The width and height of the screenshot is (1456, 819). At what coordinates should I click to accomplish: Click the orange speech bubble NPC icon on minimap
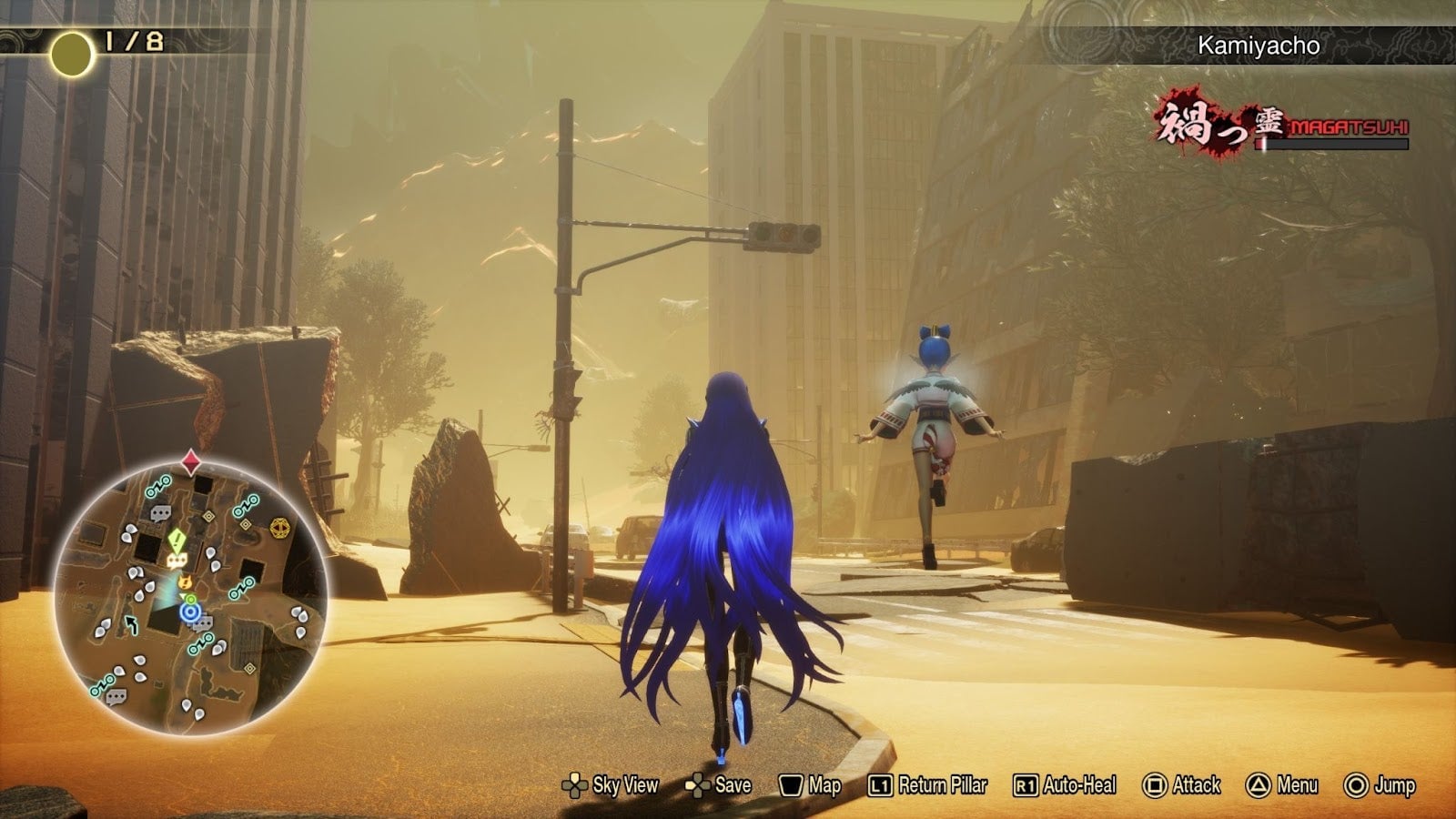176,559
